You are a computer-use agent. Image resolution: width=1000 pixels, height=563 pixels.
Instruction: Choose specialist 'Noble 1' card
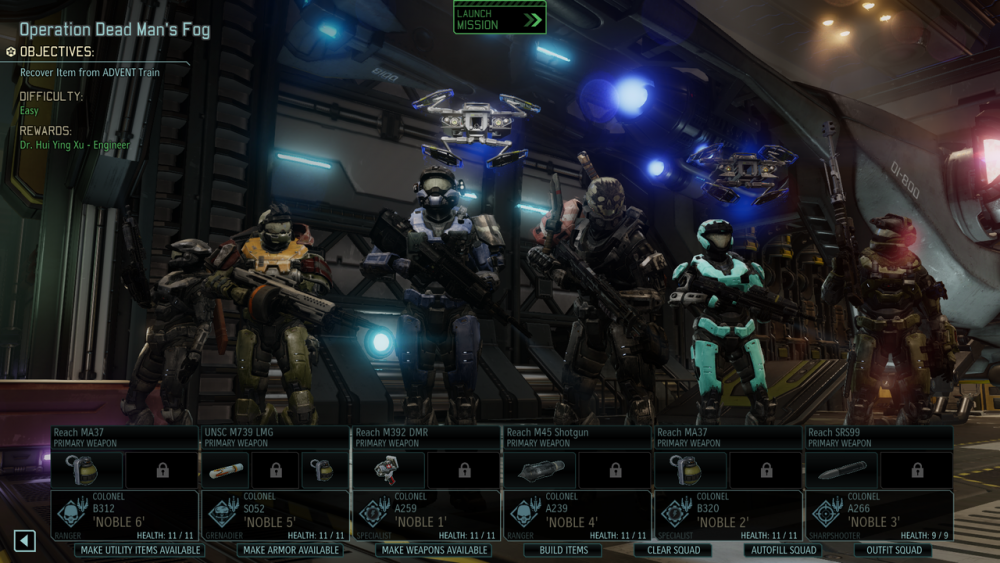(x=425, y=514)
